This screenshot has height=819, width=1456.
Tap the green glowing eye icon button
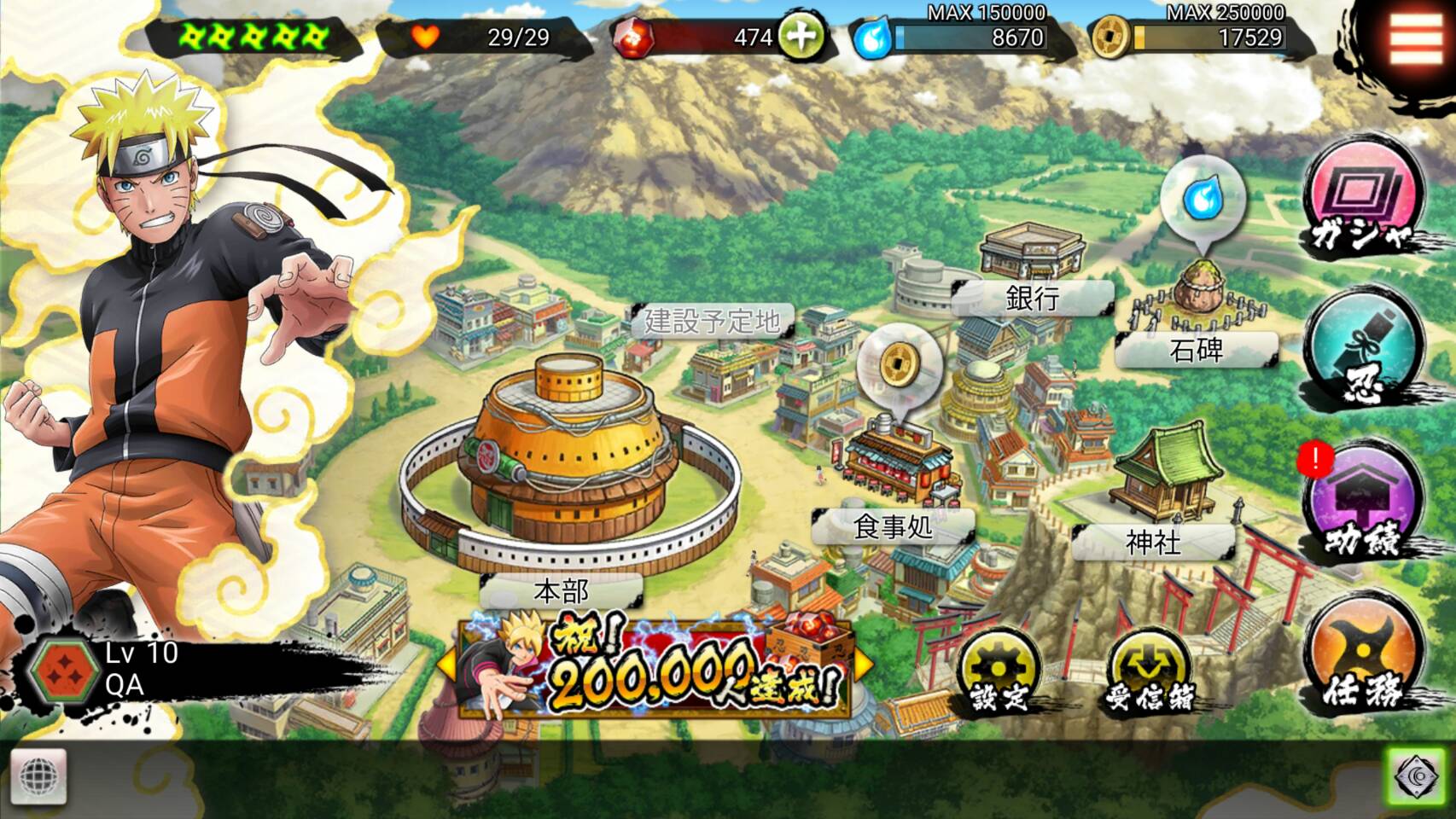tap(1417, 776)
